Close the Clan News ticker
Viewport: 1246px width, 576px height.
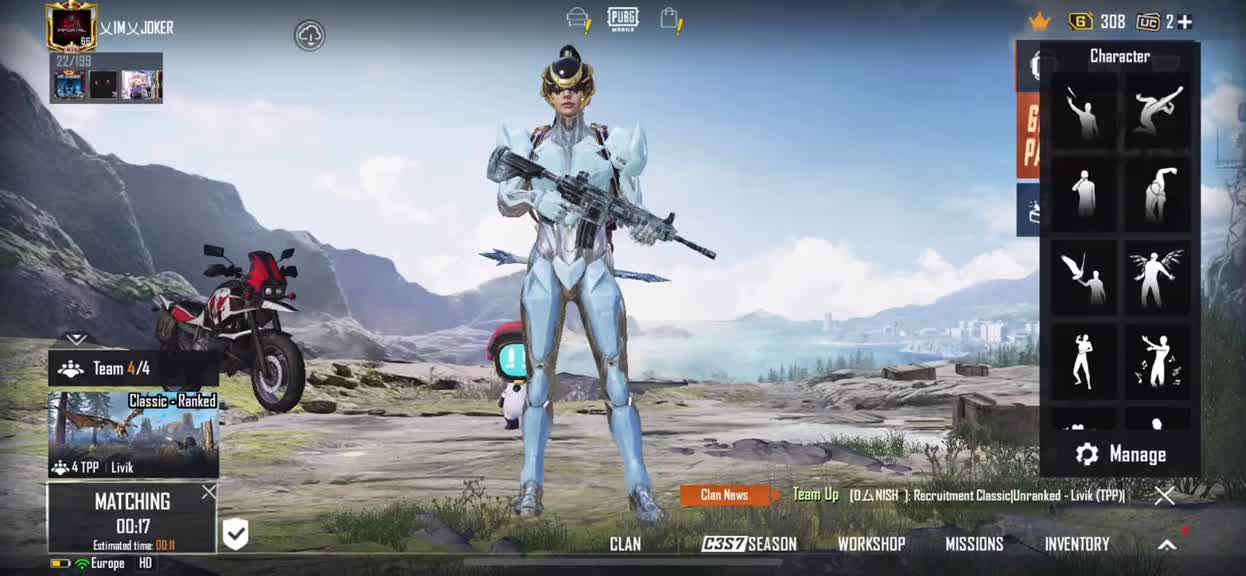1164,495
